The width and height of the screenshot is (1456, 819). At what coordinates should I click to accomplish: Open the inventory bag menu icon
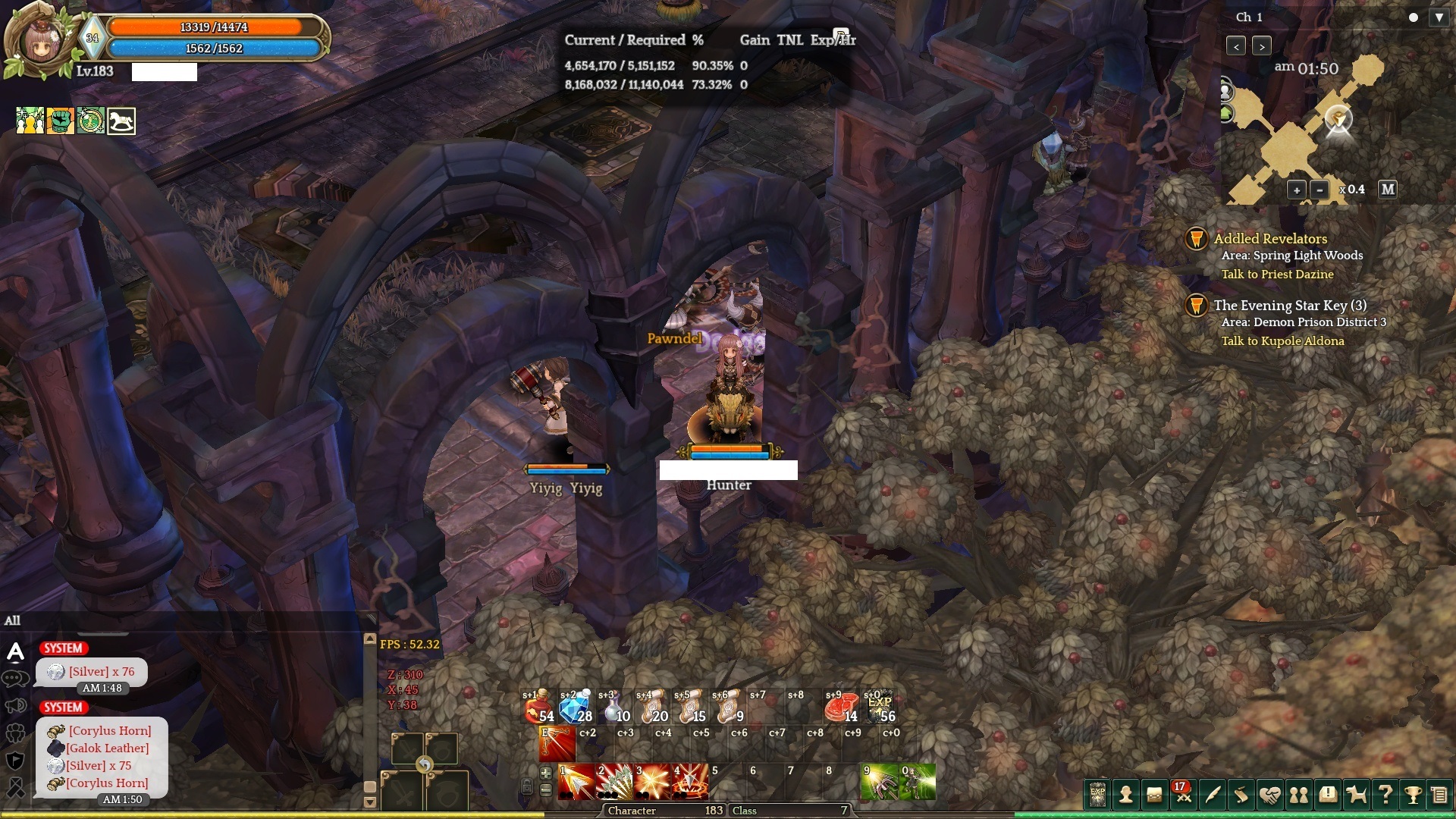click(x=1154, y=795)
